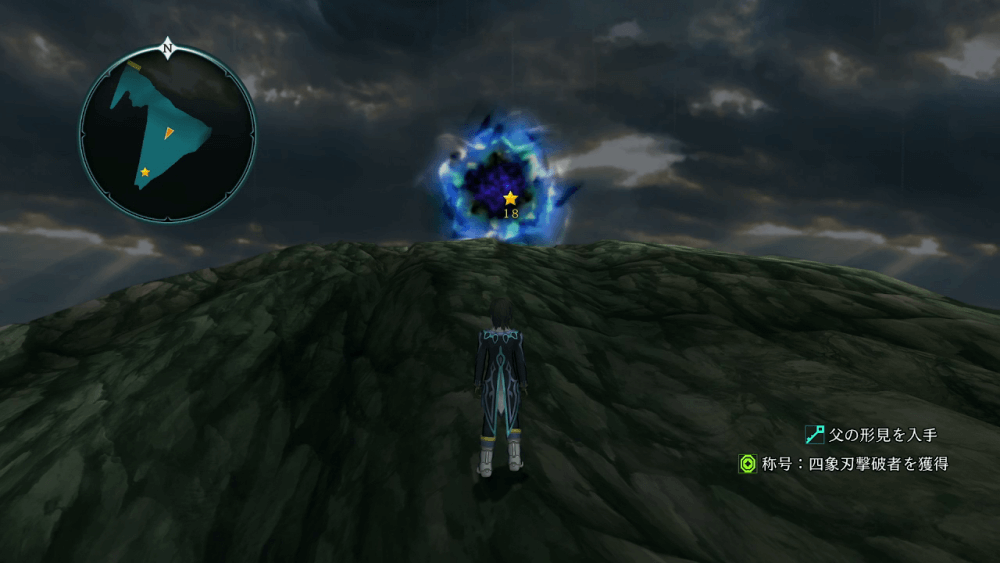The image size is (1000, 563).
Task: Select the gold star marker over the blue portal
Action: click(510, 198)
